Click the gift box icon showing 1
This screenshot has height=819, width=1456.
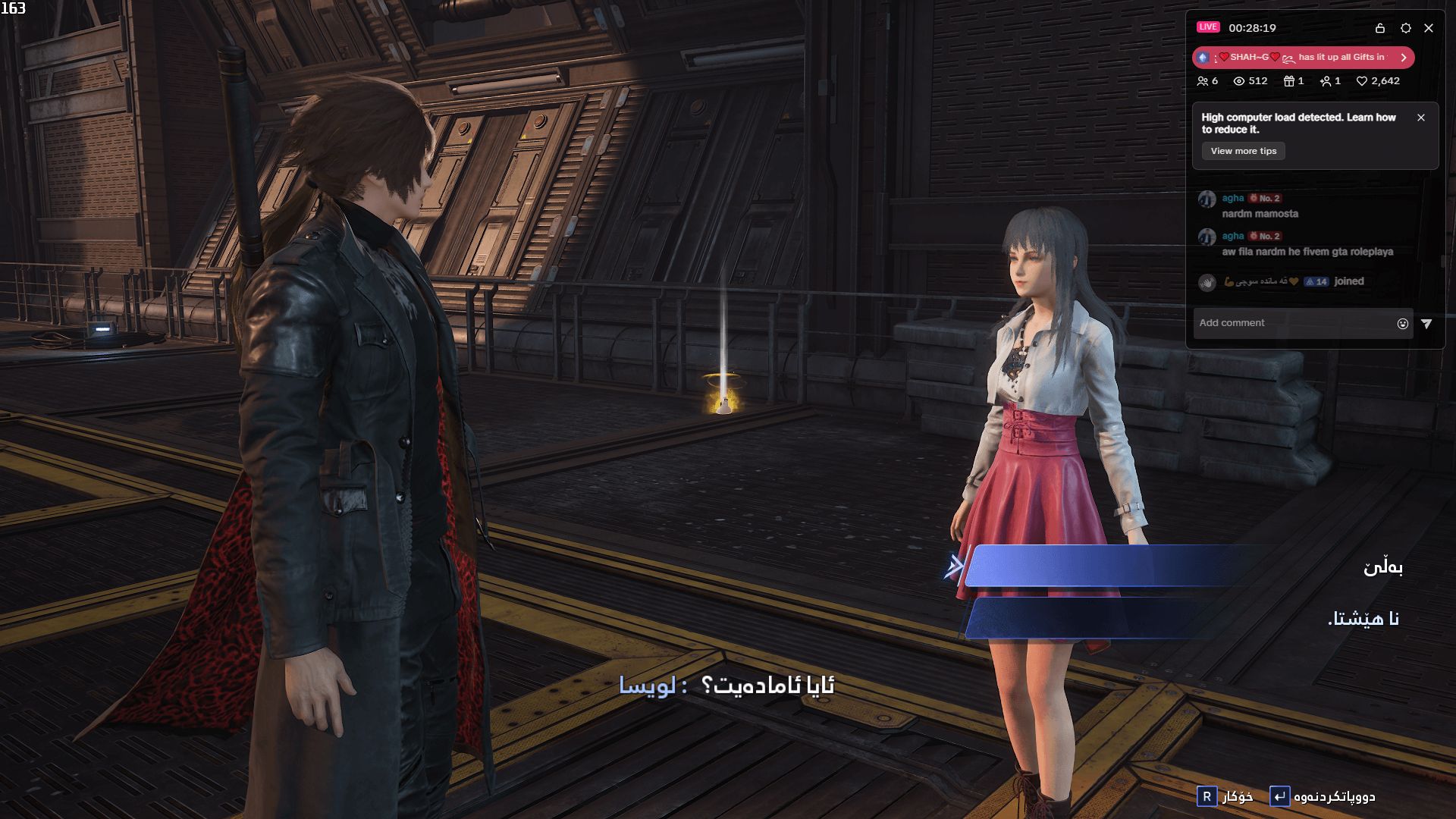1289,81
